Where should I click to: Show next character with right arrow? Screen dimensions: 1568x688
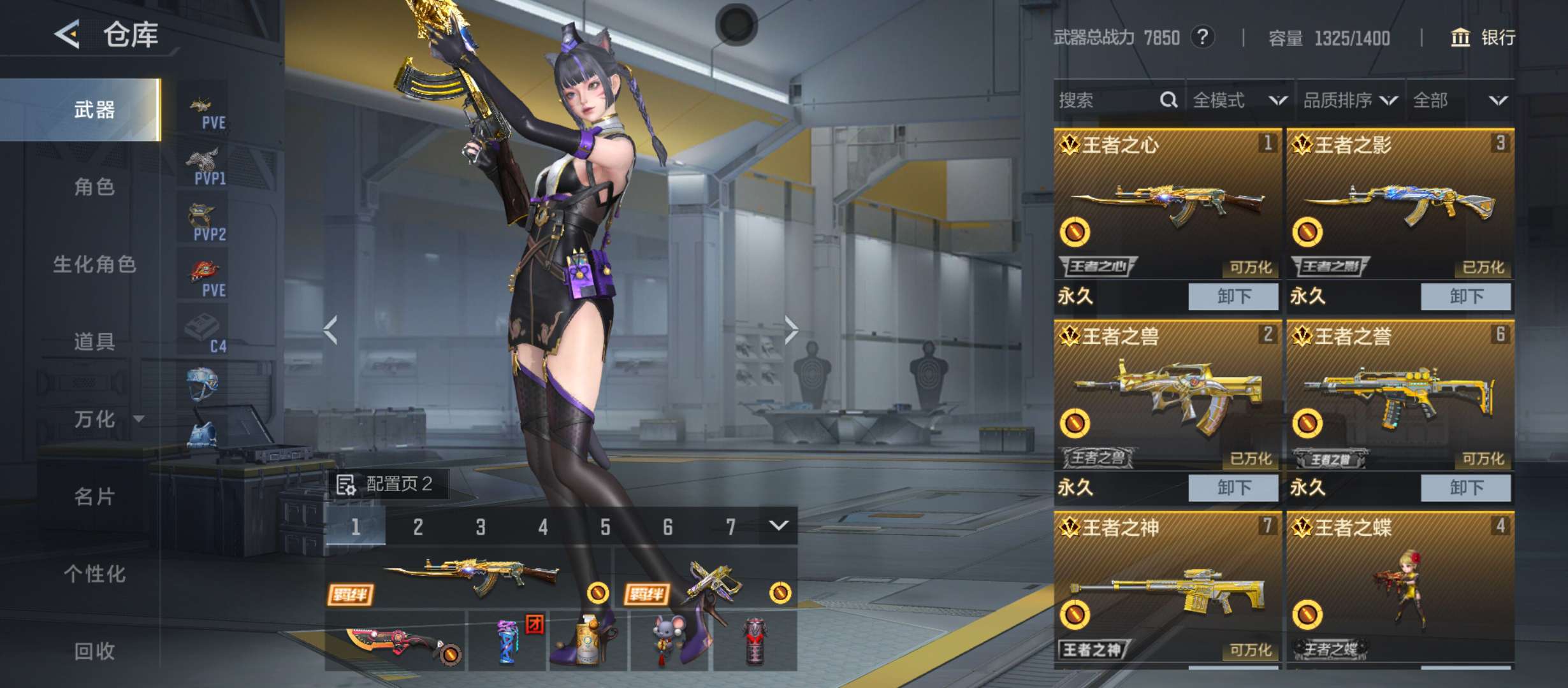791,329
